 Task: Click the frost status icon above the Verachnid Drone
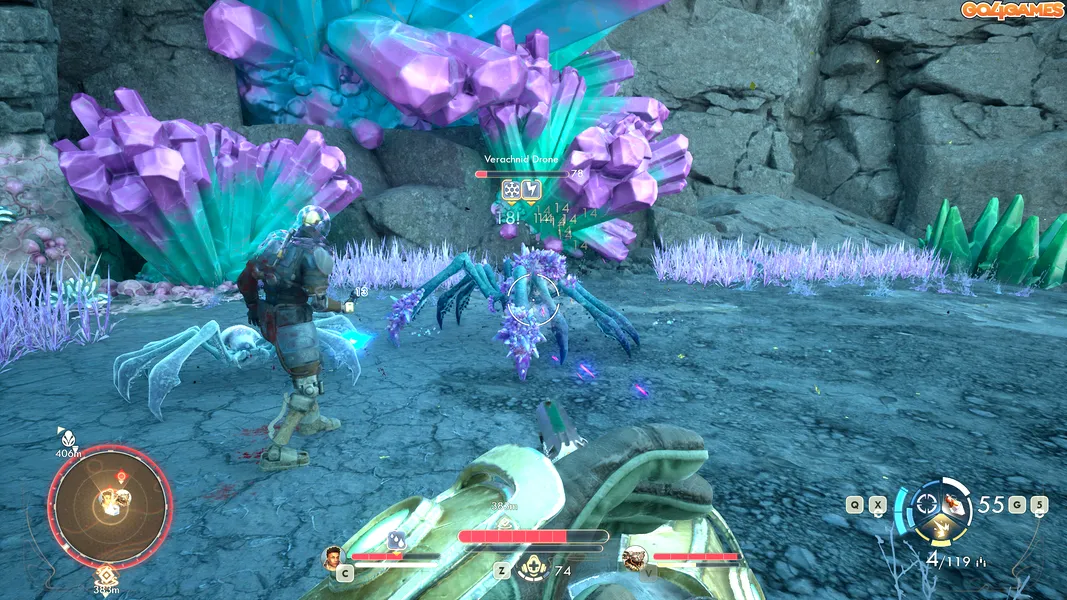point(511,188)
